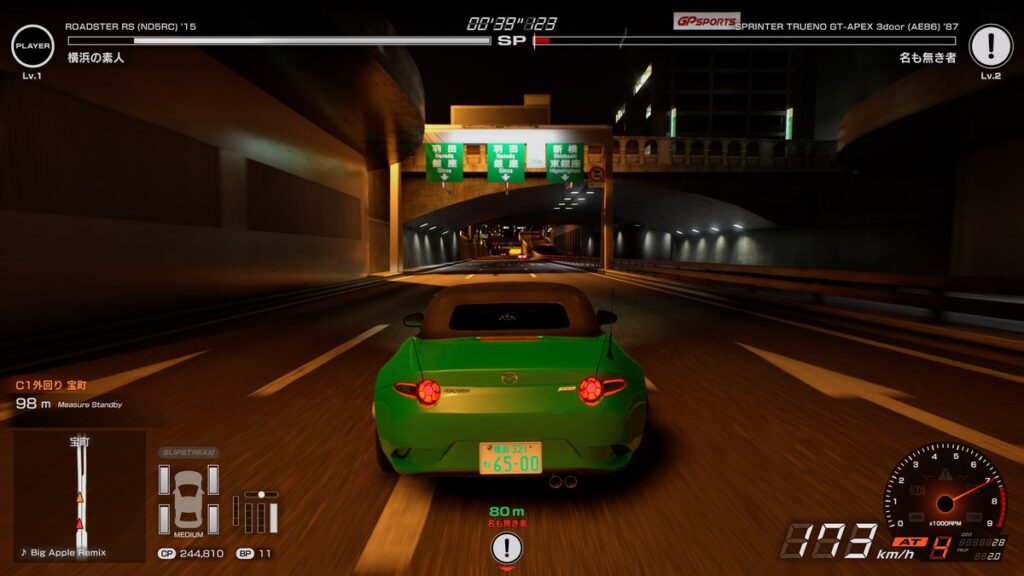Click the PLAYER badge icon
Viewport: 1024px width, 576px height.
tap(32, 46)
